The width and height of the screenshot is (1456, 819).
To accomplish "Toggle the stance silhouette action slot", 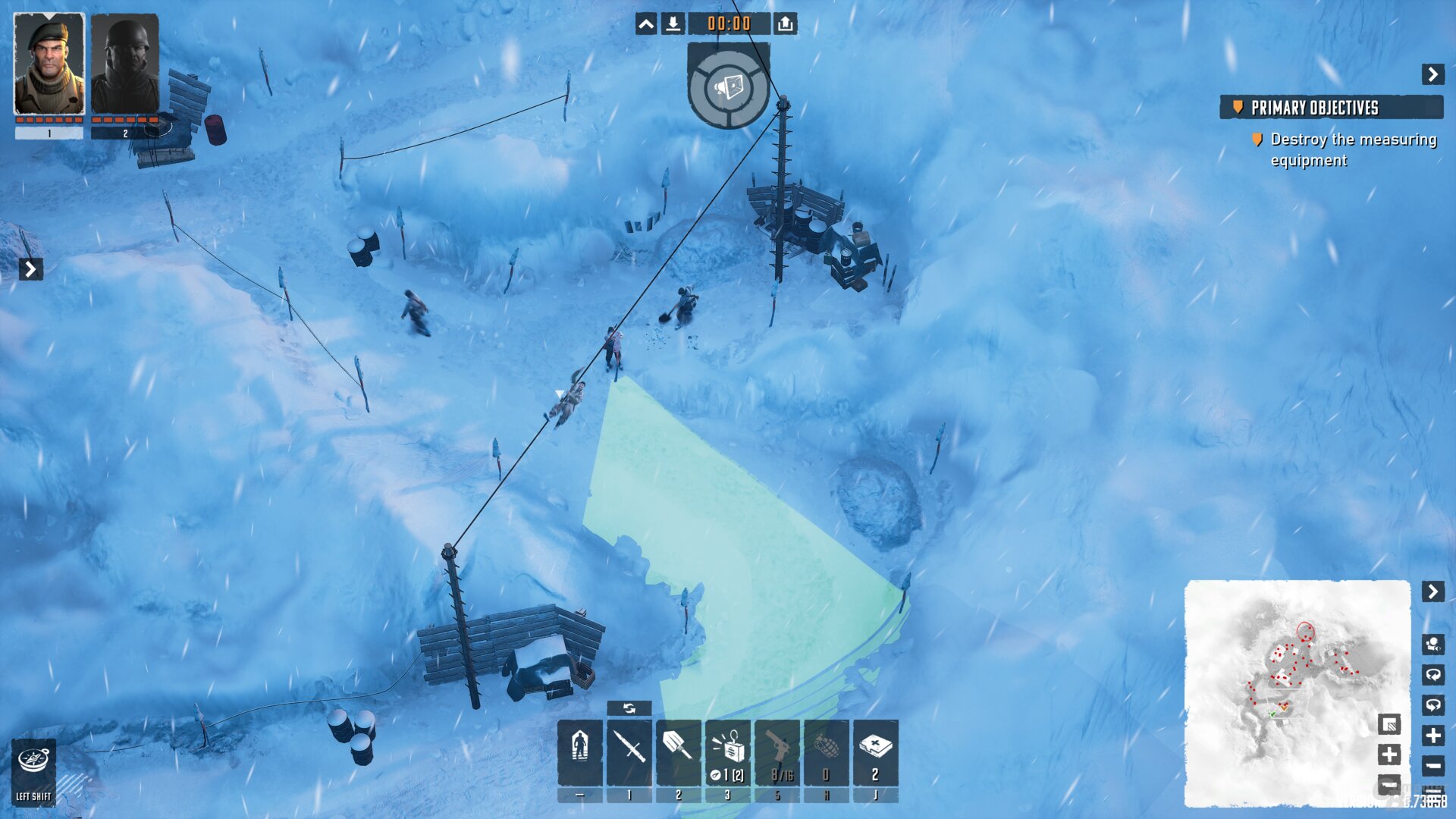I will [580, 752].
